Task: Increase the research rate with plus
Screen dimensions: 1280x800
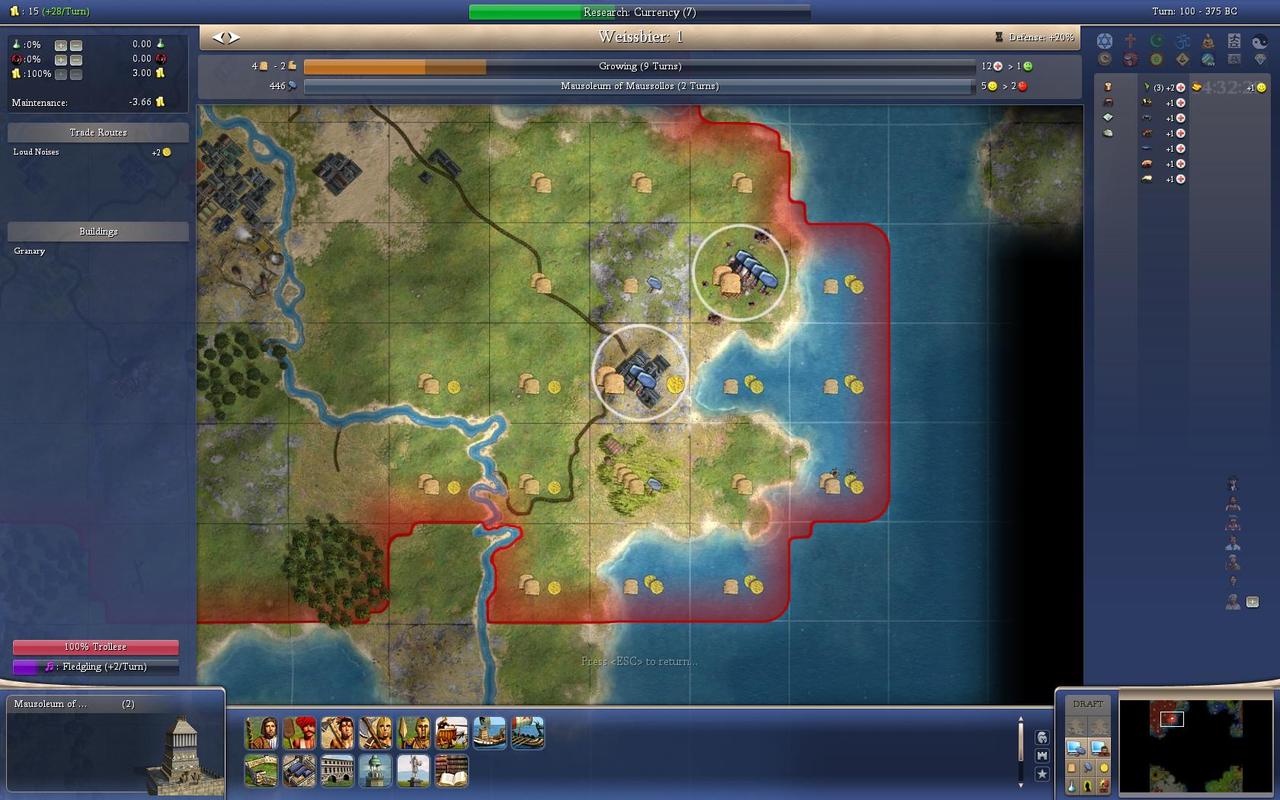Action: coord(61,45)
